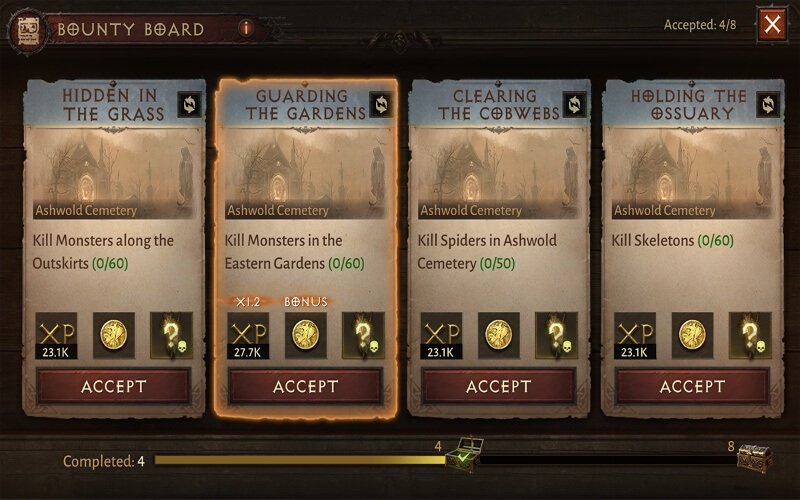Viewport: 800px width, 500px height.
Task: Swap out the Clearing the Cobwebs bounty
Action: click(573, 103)
